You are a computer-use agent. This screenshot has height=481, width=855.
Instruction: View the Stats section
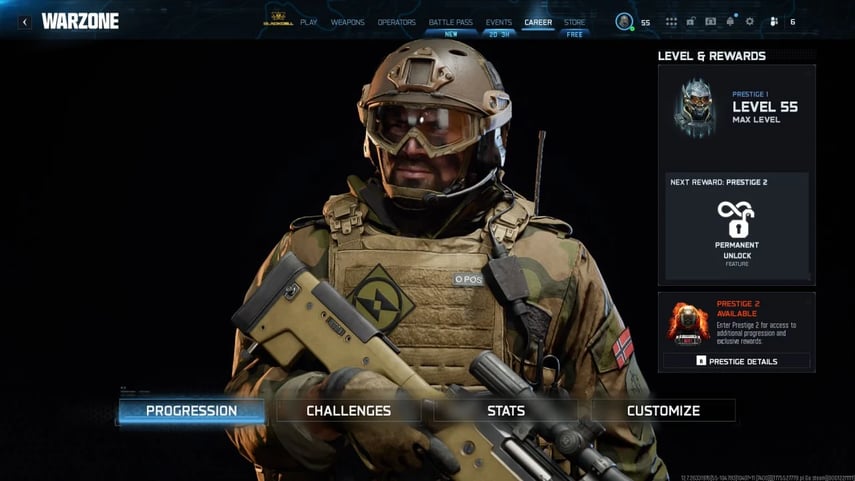coord(506,411)
